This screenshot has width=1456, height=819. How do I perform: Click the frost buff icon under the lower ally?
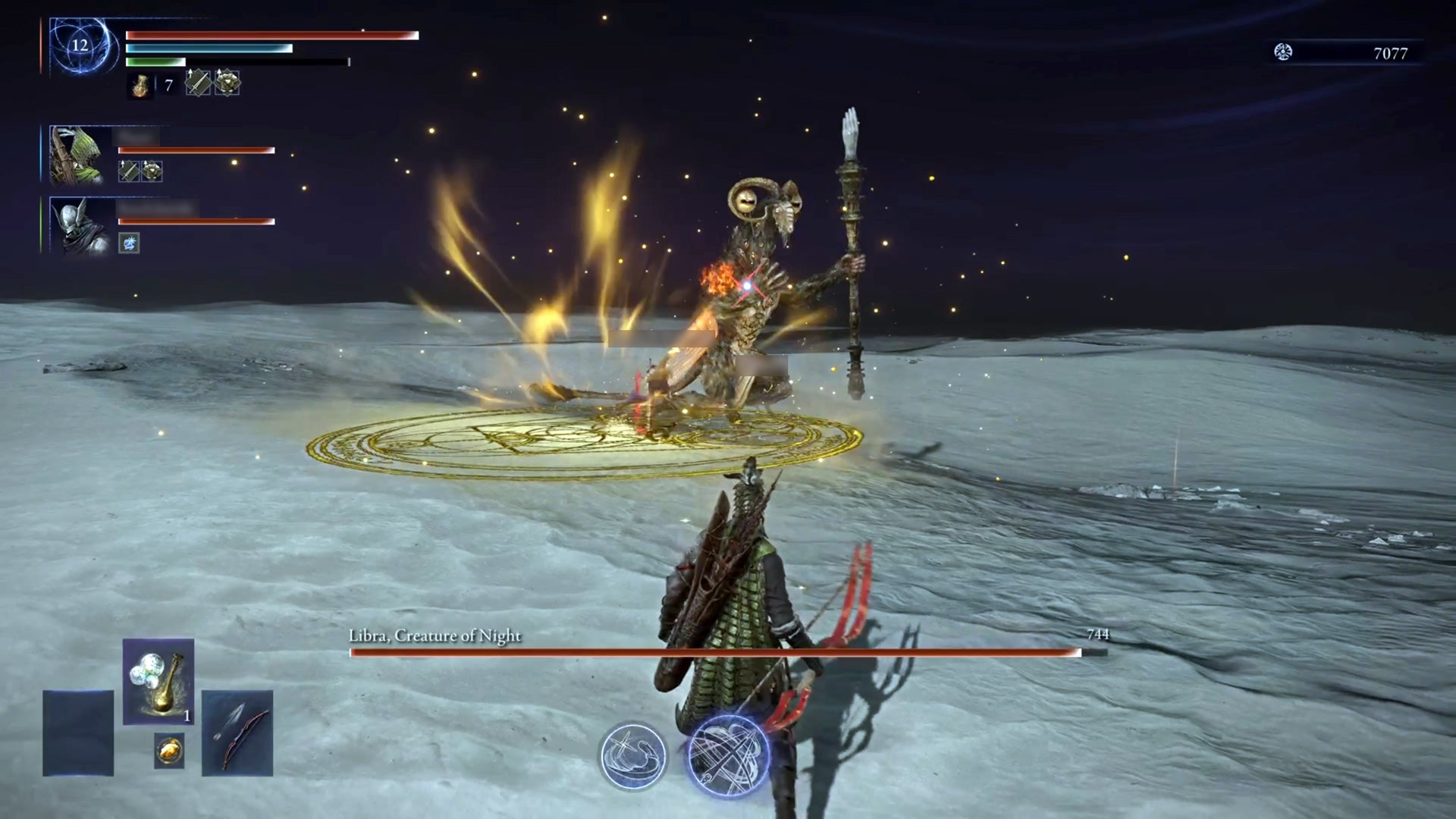[130, 243]
